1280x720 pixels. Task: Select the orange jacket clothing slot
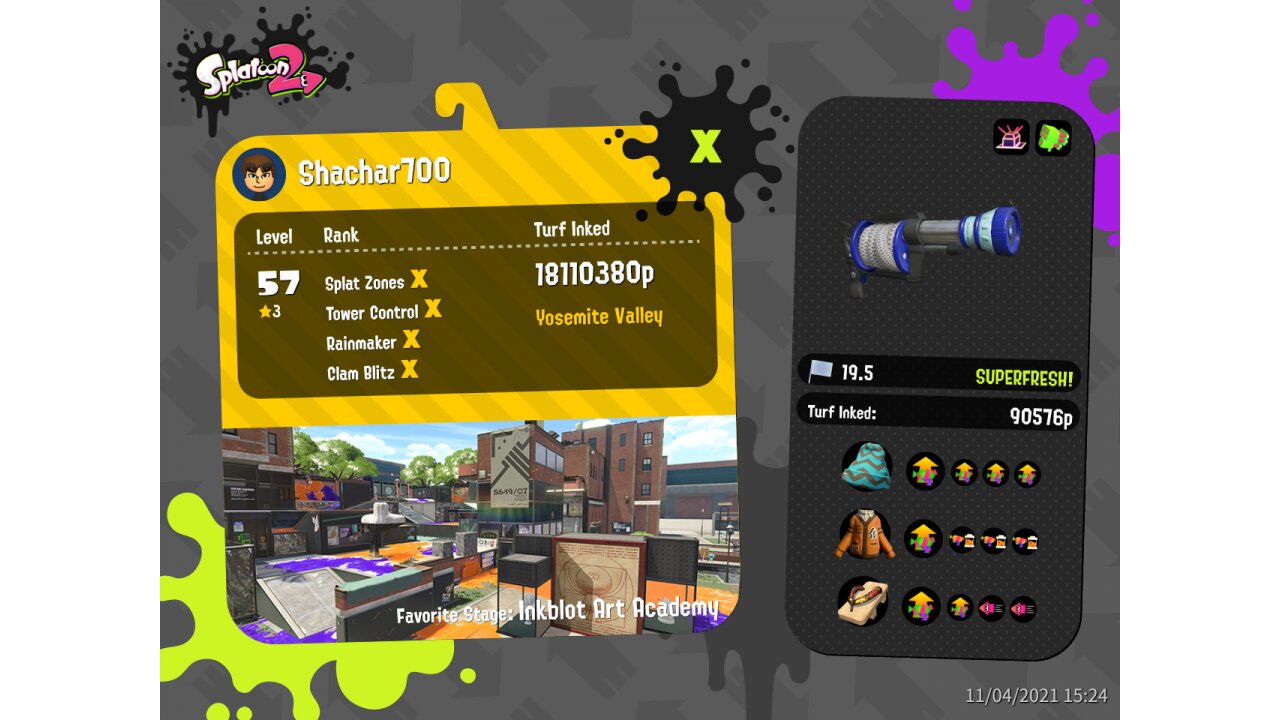(x=865, y=535)
